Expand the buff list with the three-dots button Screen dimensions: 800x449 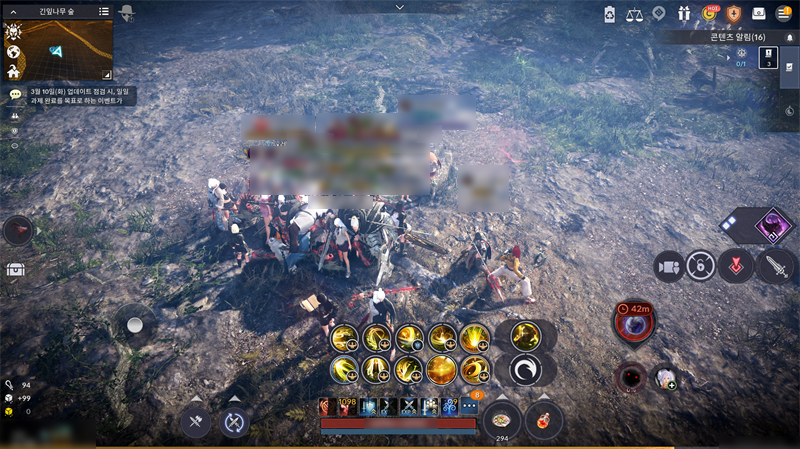tap(468, 406)
